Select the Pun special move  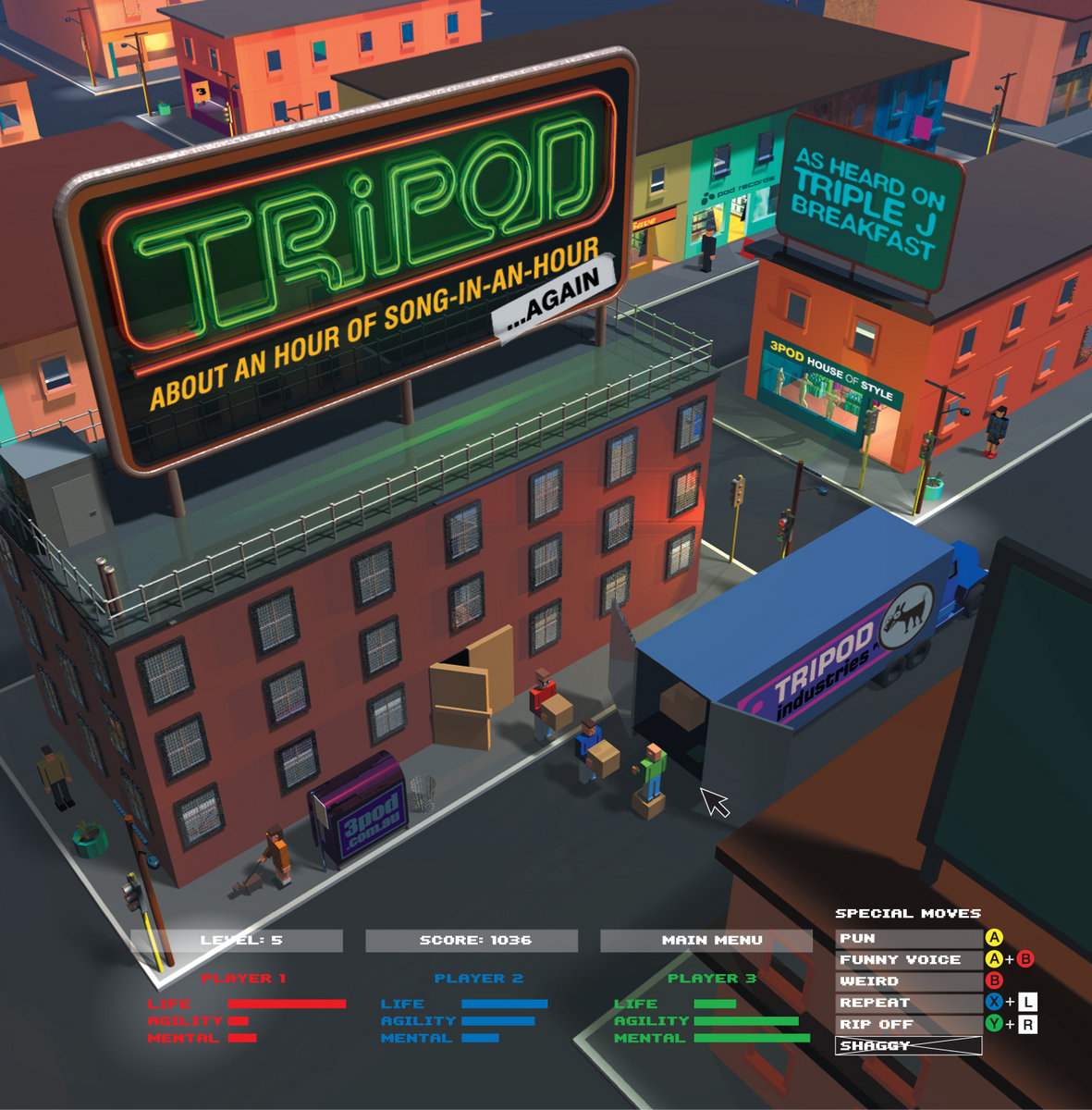(907, 938)
